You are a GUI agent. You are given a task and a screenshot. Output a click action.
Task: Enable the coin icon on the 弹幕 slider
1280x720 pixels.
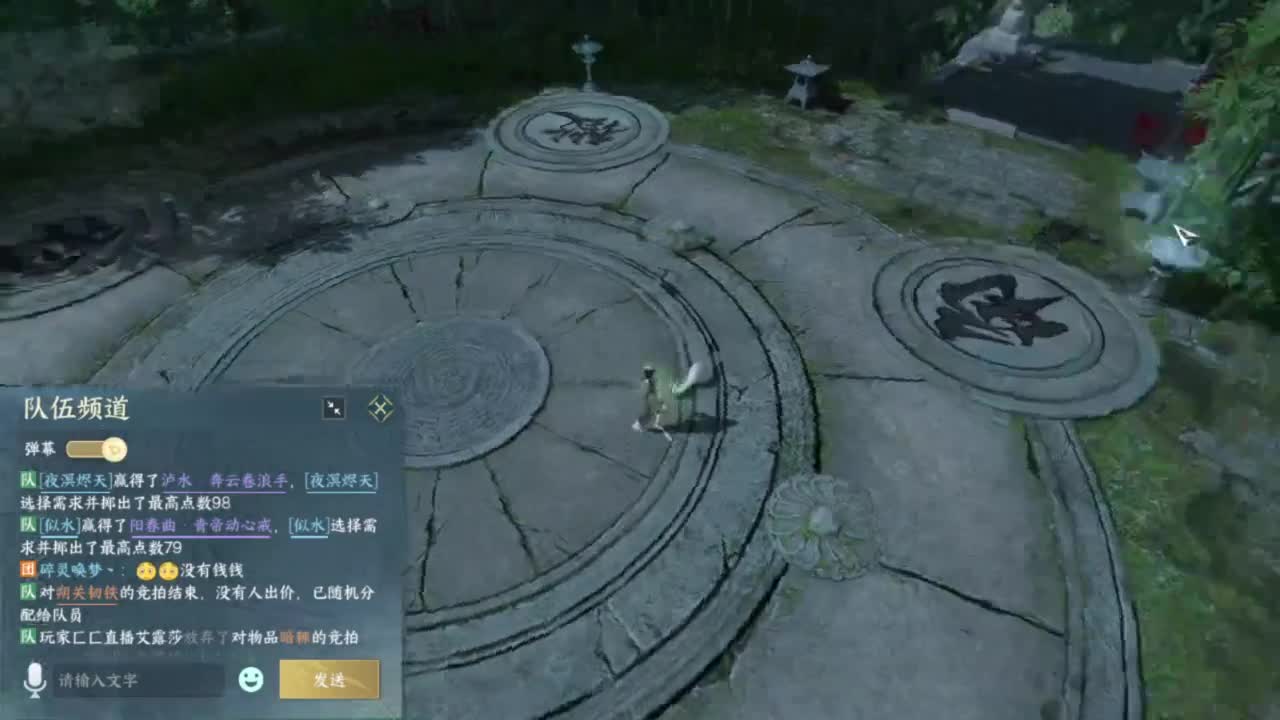113,449
